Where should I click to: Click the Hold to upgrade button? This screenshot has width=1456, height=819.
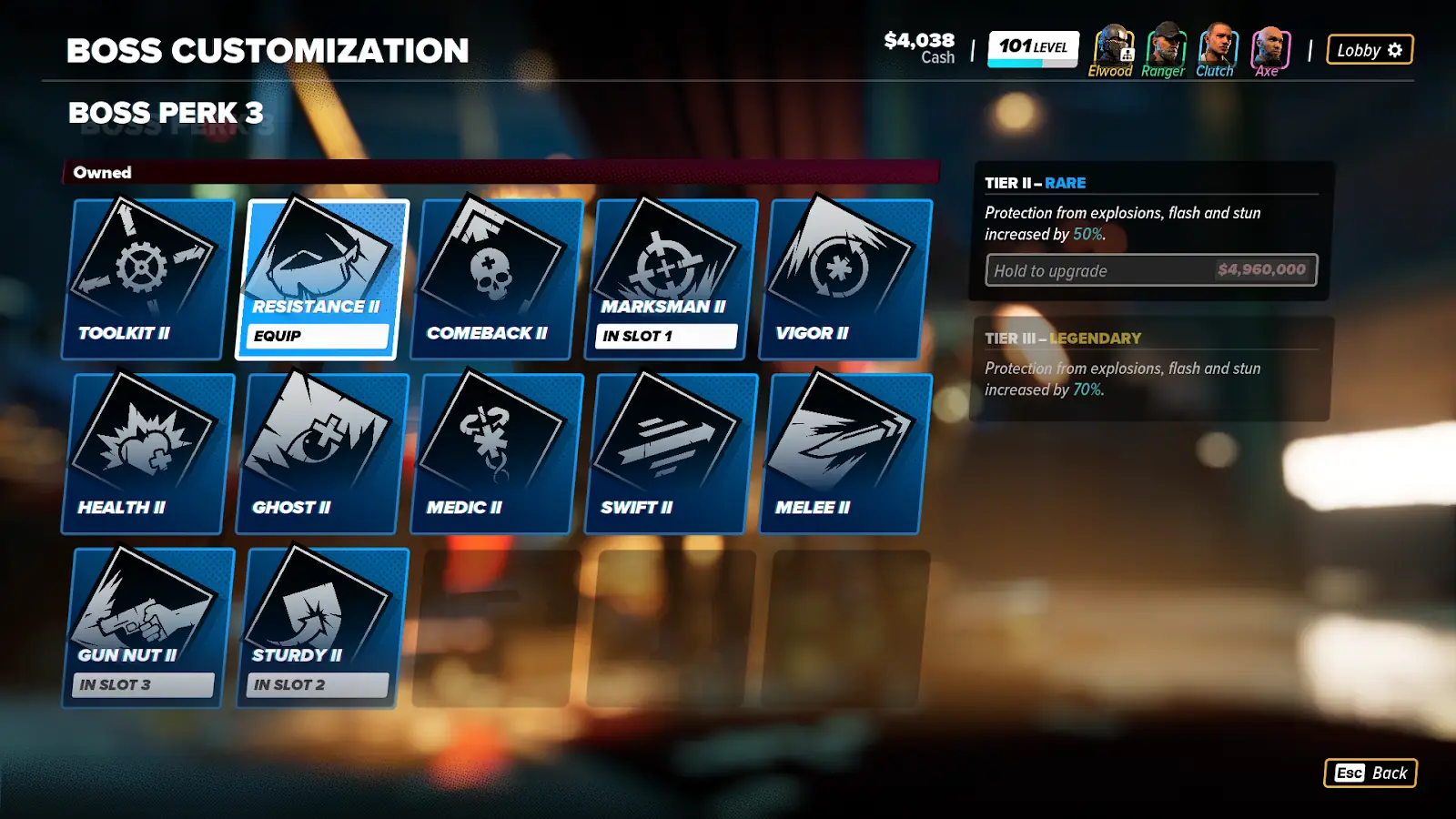pos(1151,270)
